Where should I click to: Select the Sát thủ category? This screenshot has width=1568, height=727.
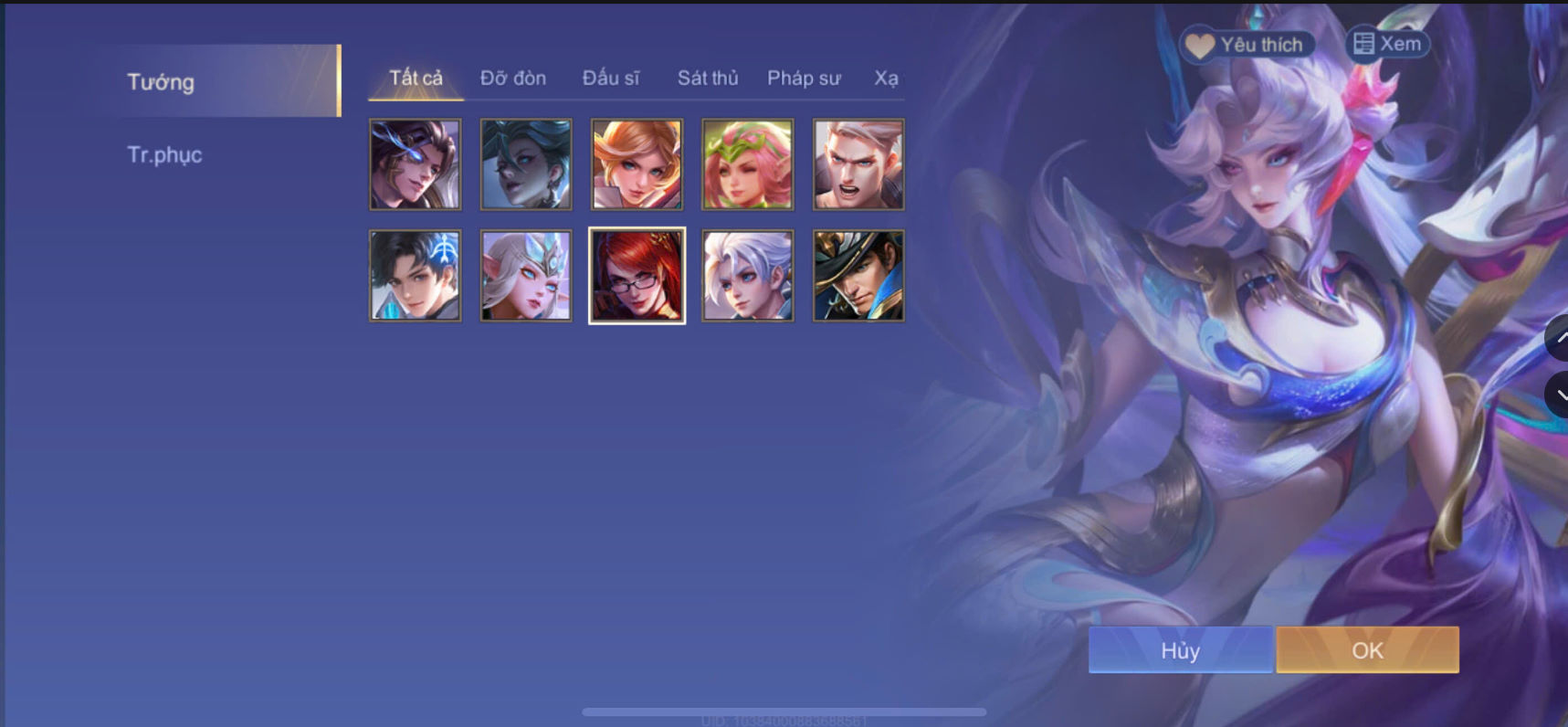708,79
